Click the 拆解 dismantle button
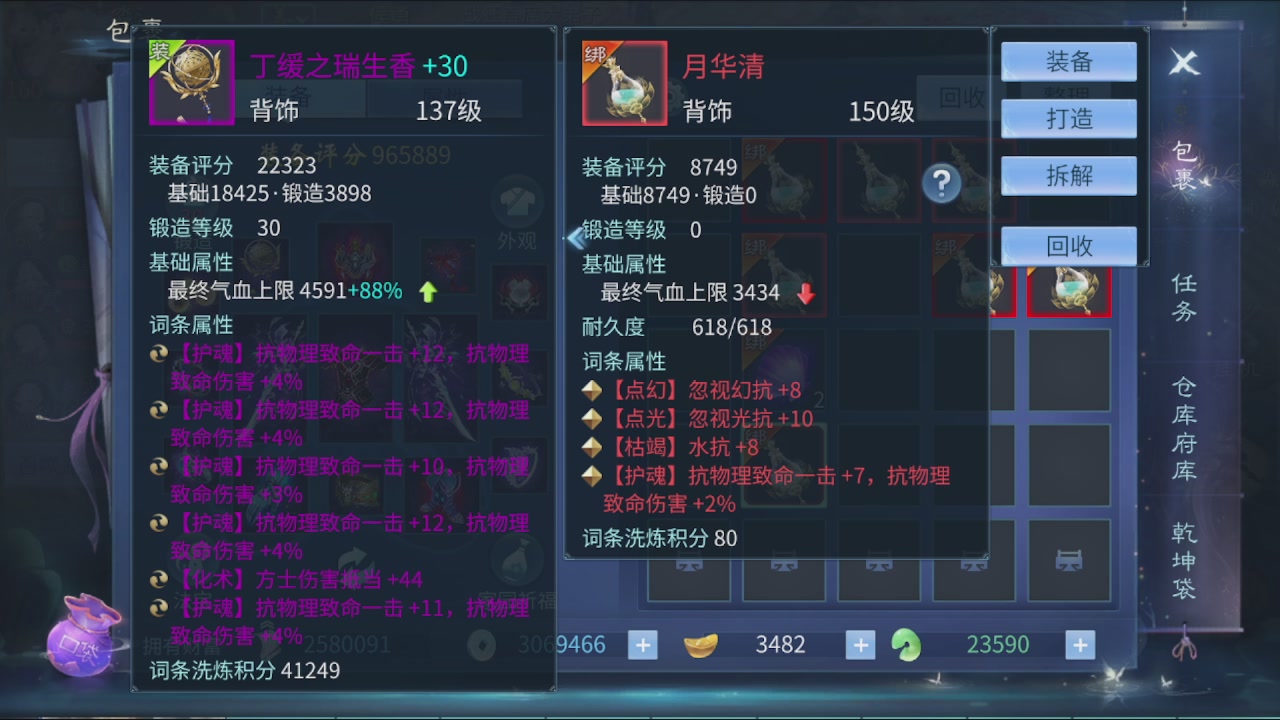 1068,175
